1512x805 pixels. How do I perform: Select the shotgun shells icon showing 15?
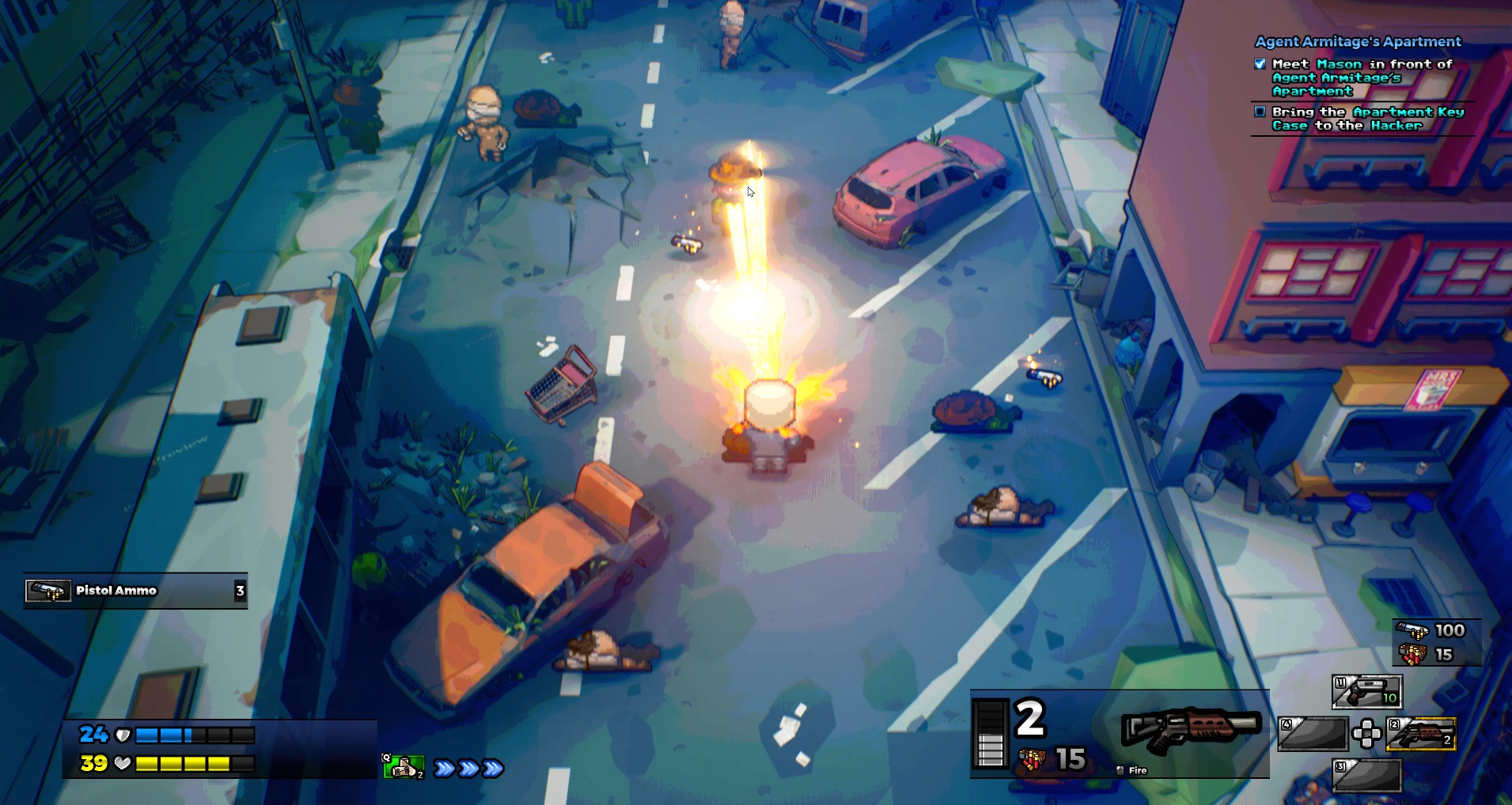click(1412, 653)
